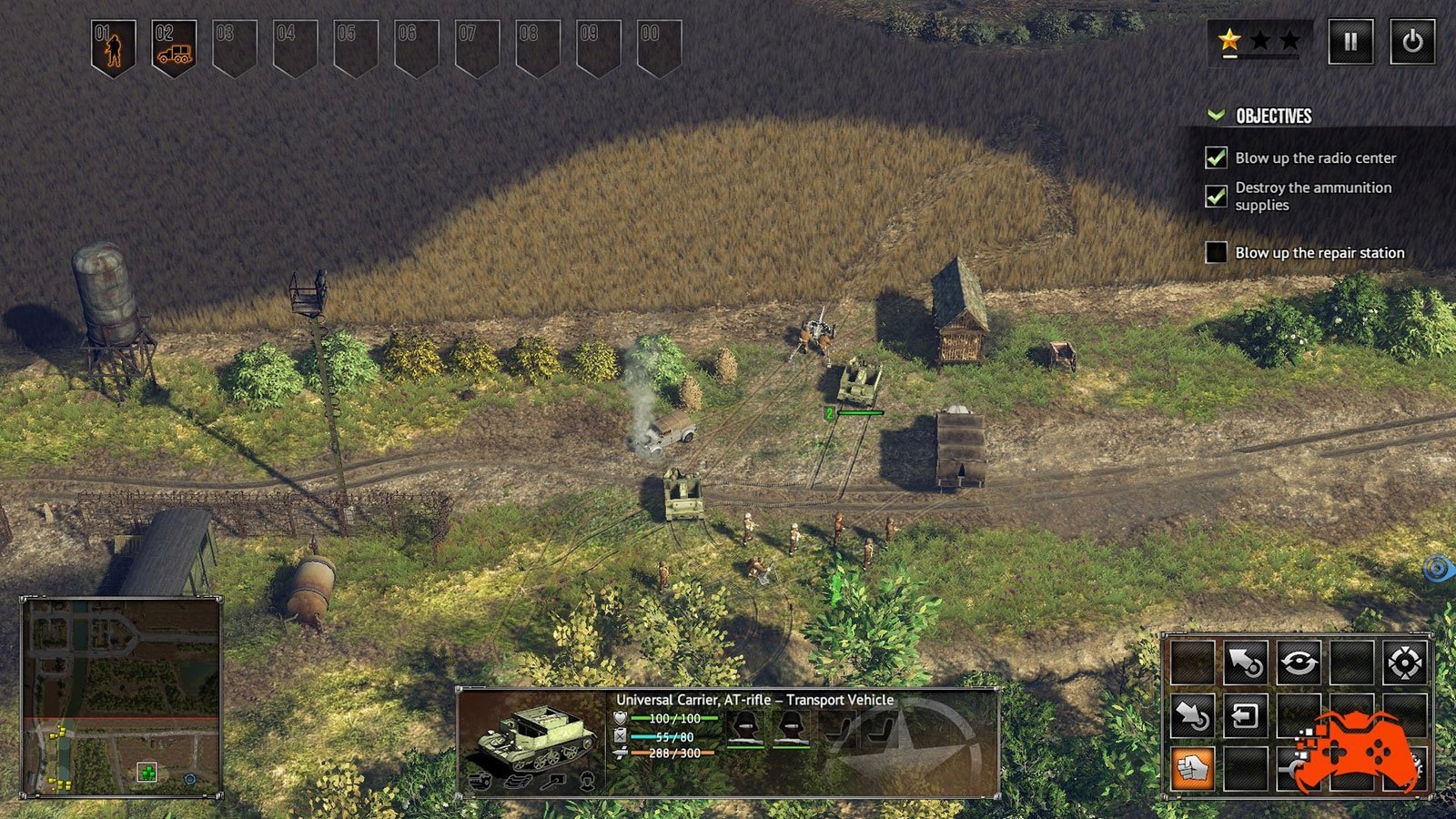Click the 'Blow up the radio center' objective
This screenshot has height=819, width=1456.
[1315, 158]
